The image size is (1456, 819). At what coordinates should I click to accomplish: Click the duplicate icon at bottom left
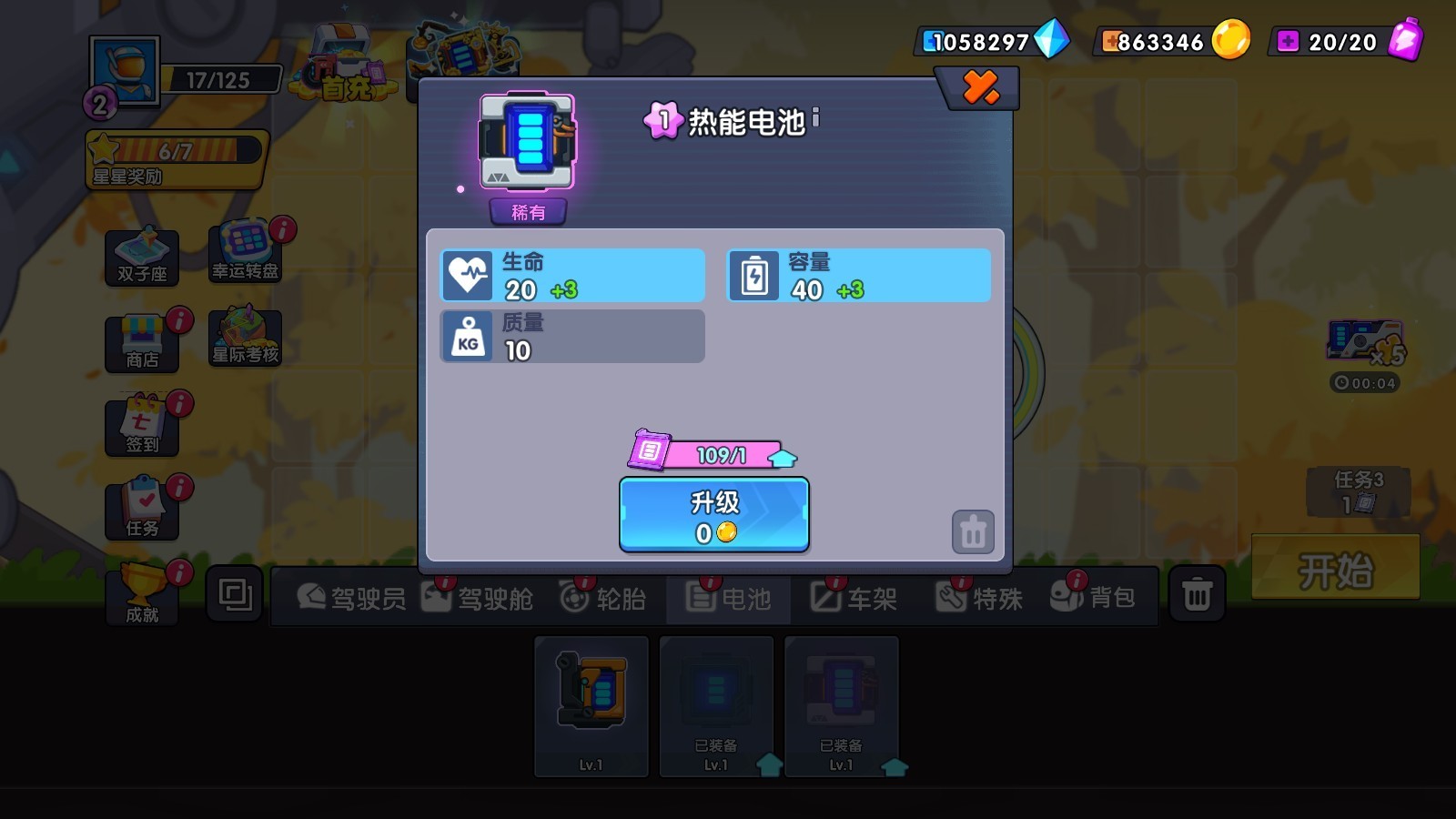tap(234, 593)
